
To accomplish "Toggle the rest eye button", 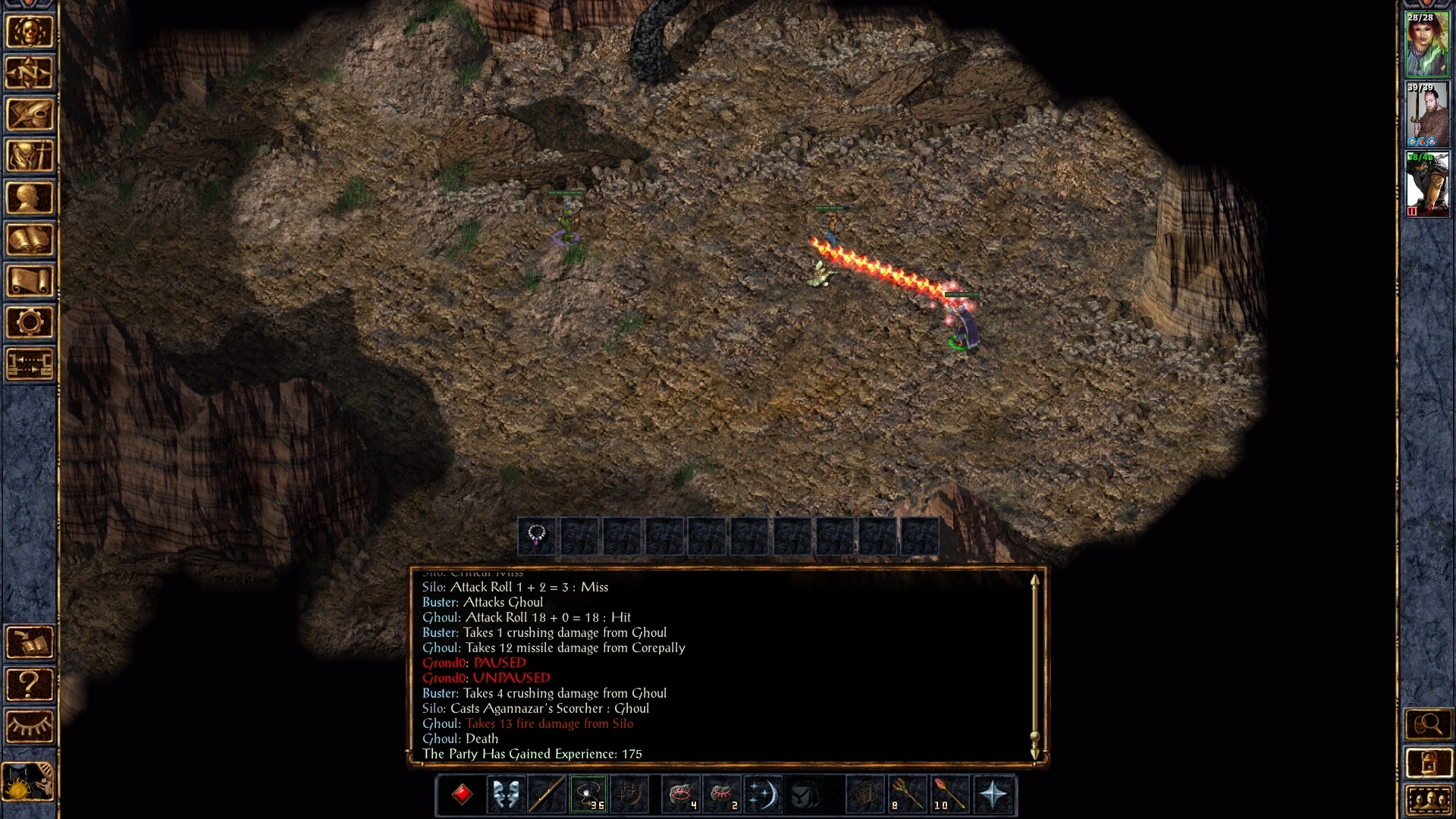I will 30,726.
